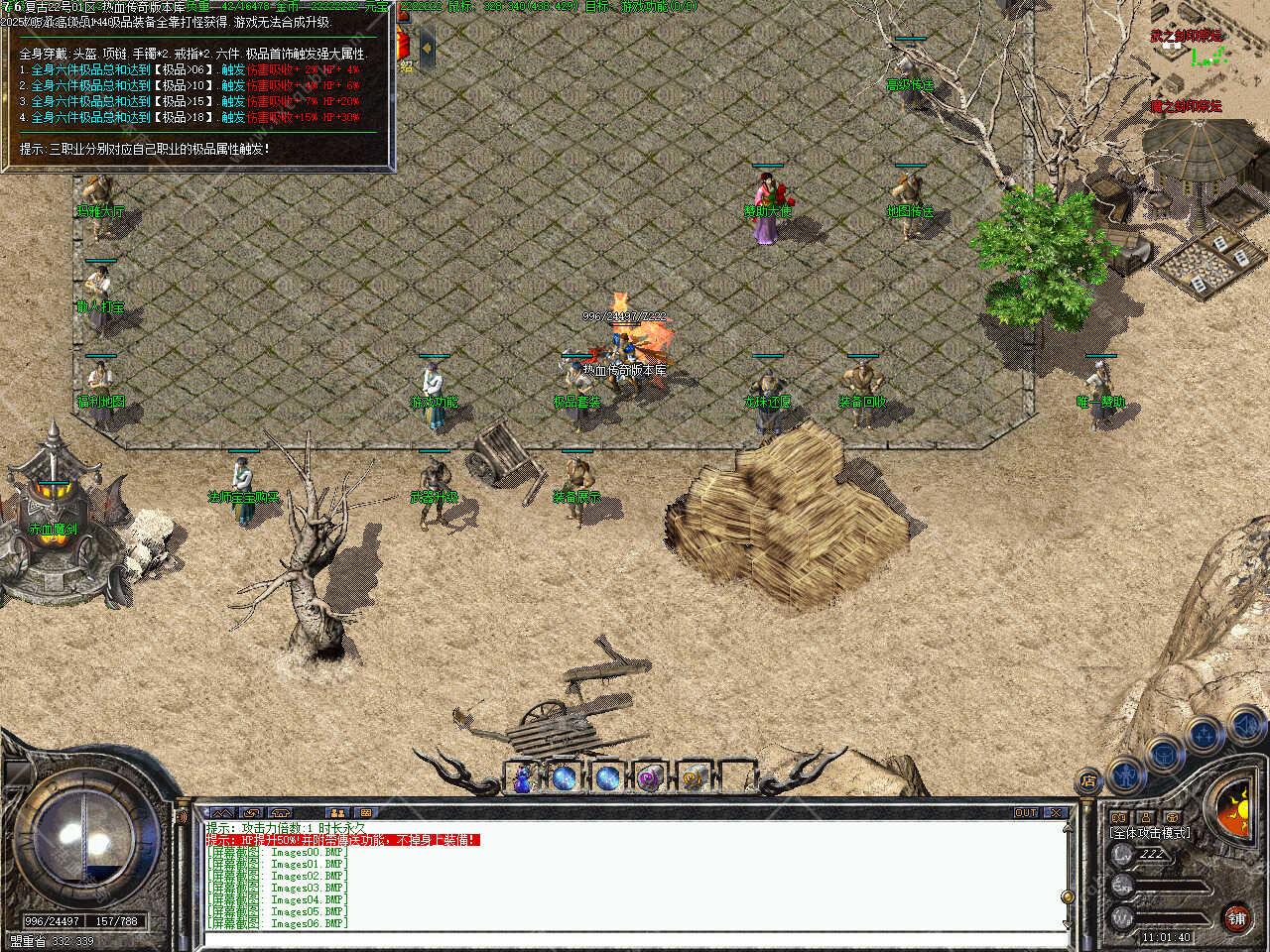
Task: Select the blue potion bottle belt slot
Action: 523,778
